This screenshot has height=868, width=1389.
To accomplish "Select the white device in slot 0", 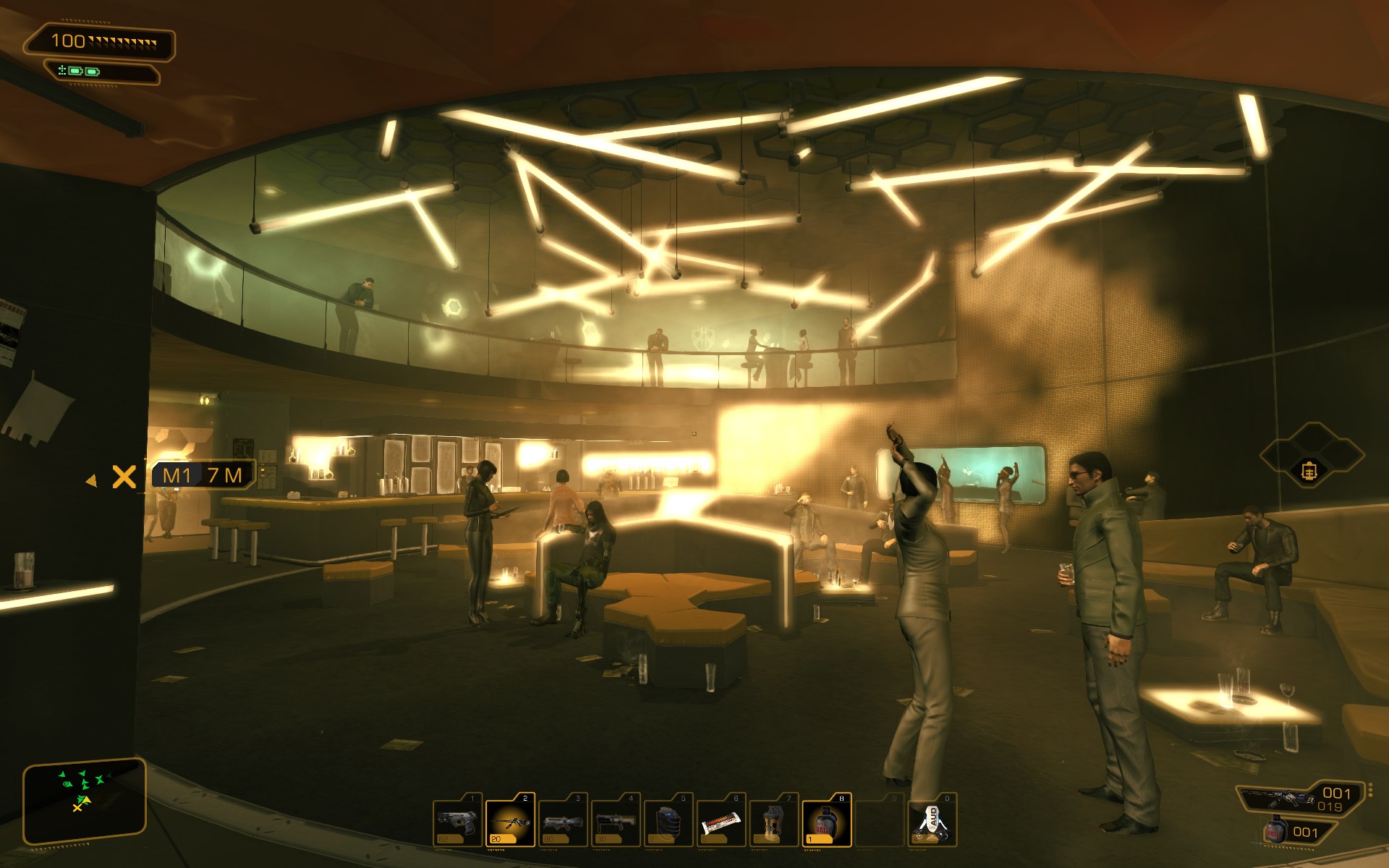I will pyautogui.click(x=933, y=821).
